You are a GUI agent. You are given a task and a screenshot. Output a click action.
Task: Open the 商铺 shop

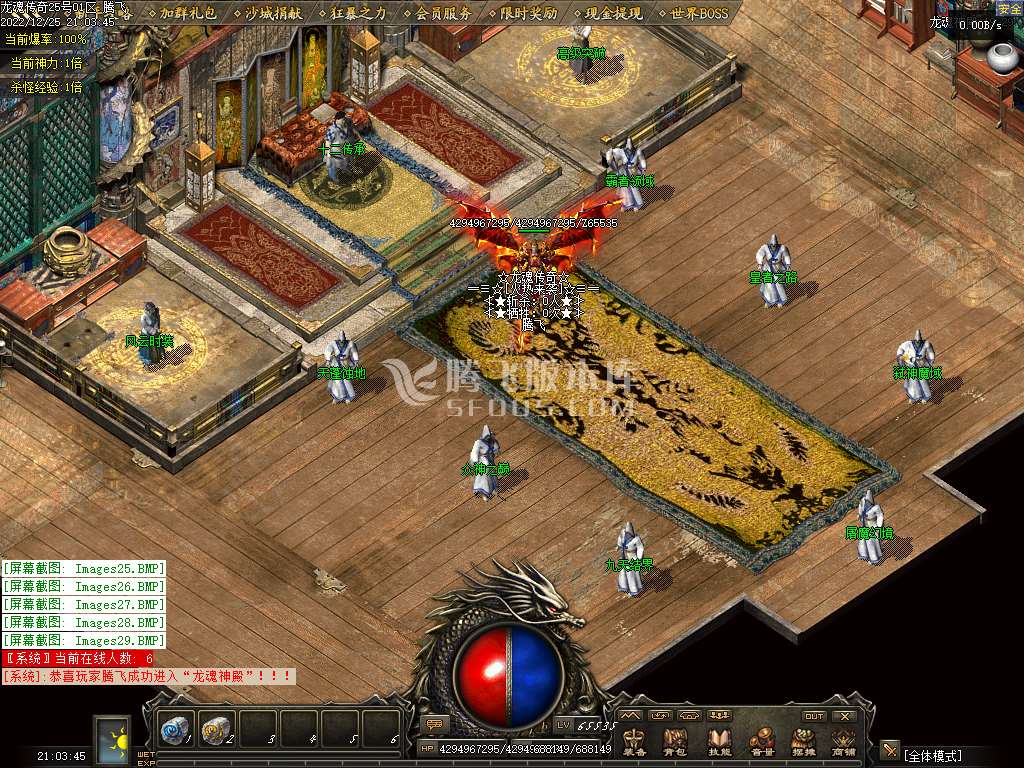point(845,741)
